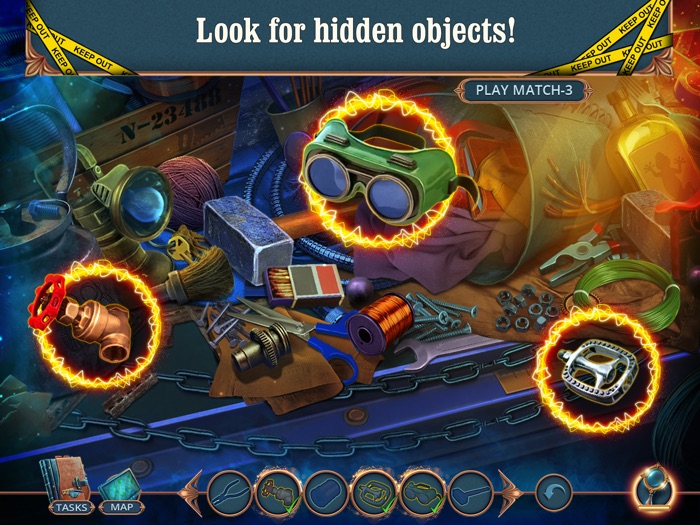Select the found bike pedal slot
The image size is (700, 525).
pyautogui.click(x=373, y=492)
